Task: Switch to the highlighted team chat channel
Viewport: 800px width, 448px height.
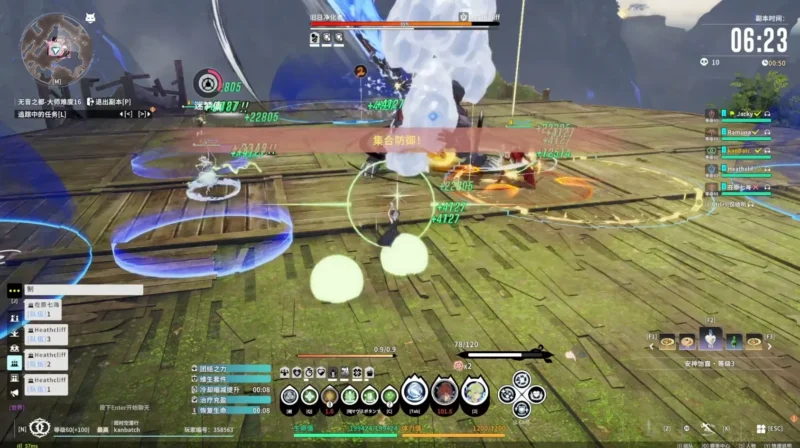Action: tap(15, 362)
